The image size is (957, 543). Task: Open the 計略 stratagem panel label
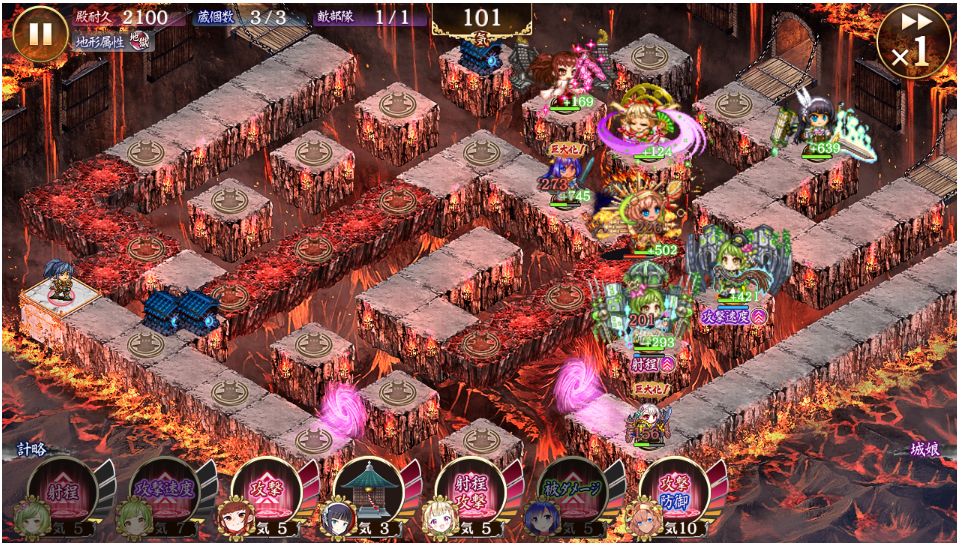32,450
